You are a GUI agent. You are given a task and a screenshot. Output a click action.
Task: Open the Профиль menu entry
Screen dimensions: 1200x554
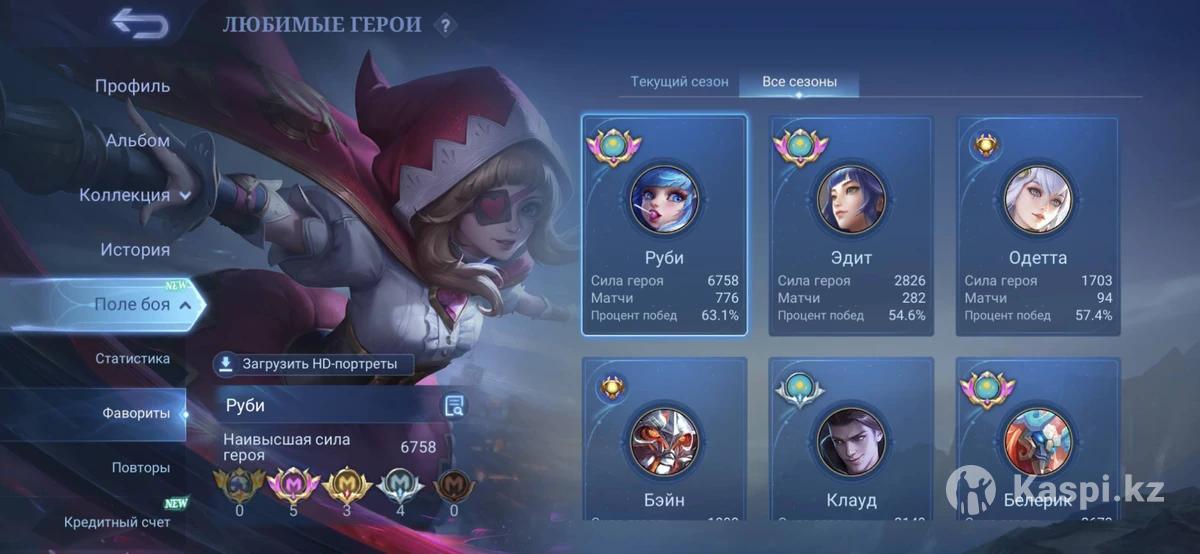pos(132,86)
